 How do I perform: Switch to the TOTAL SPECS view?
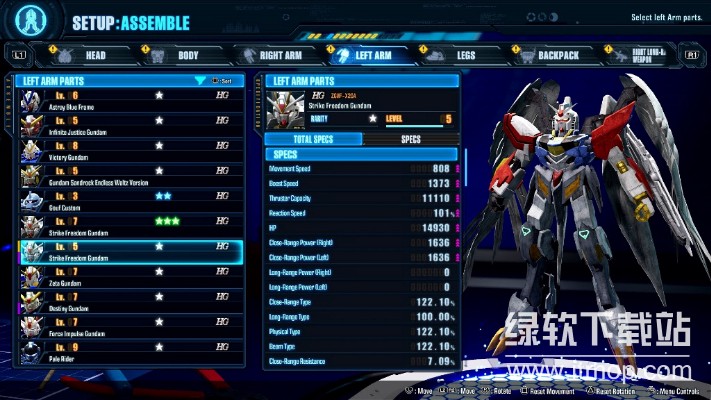pyautogui.click(x=312, y=139)
